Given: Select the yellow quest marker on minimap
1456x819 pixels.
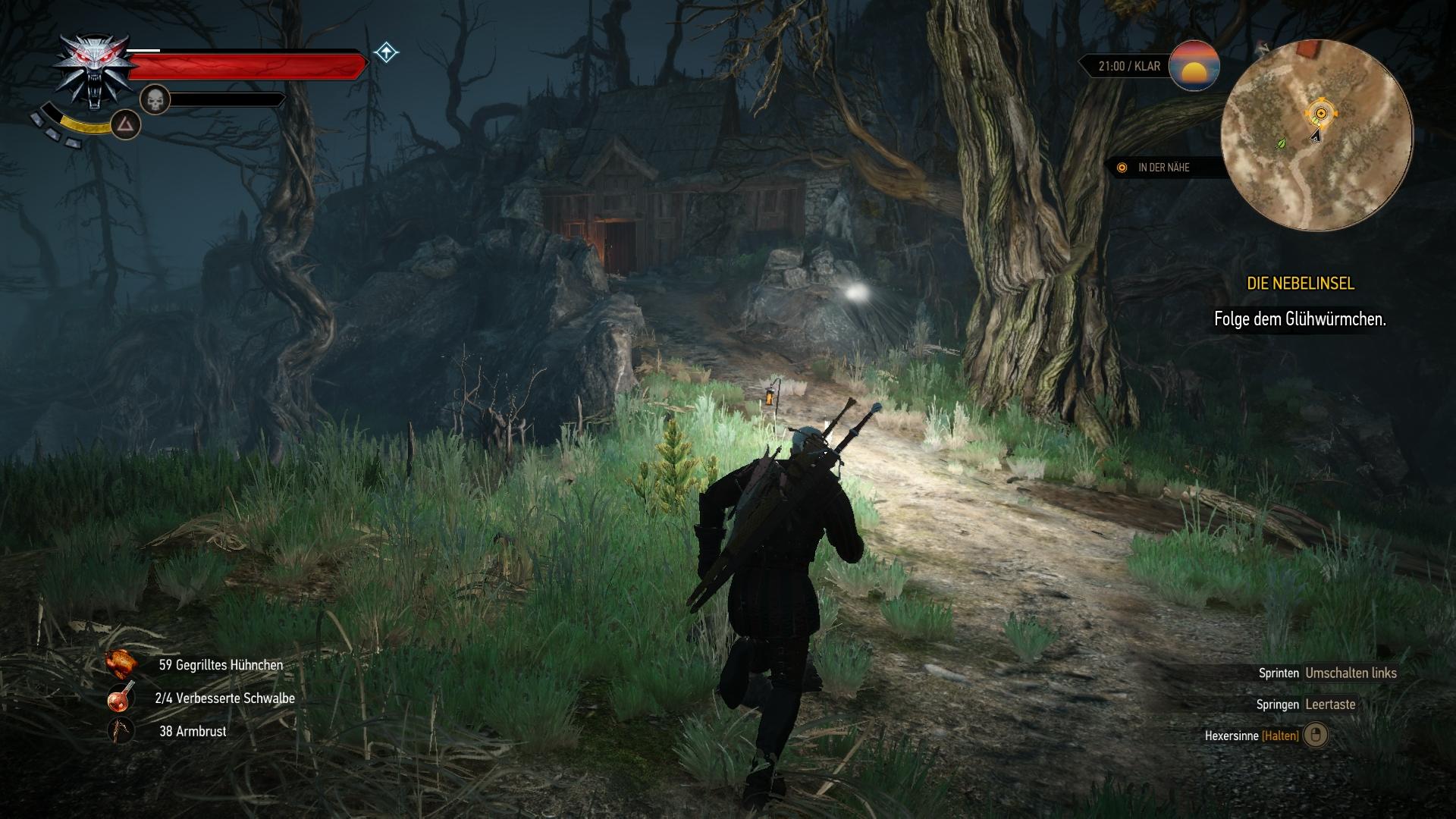Looking at the screenshot, I should pos(1320,114).
